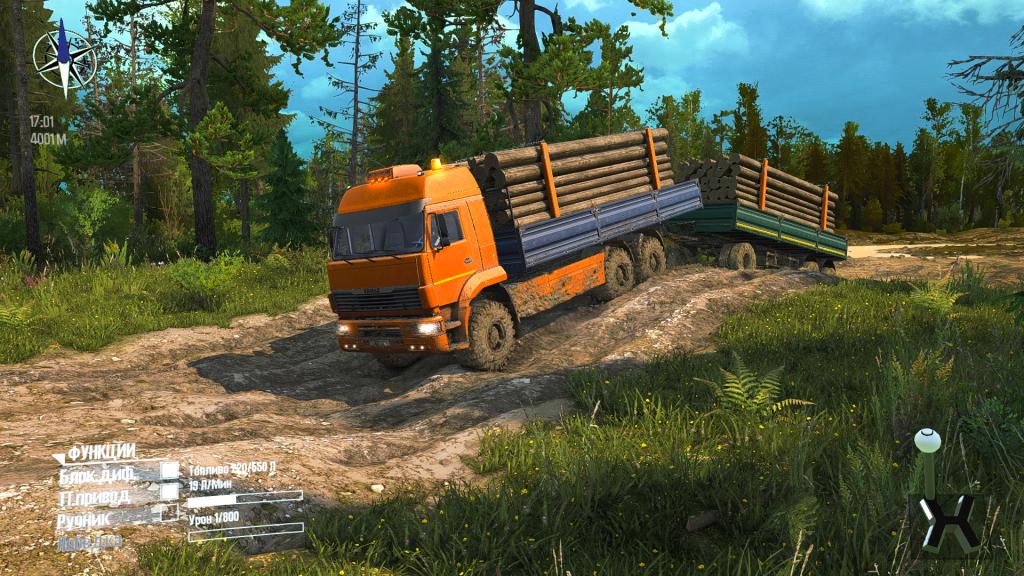Select the winch (Лебёдка) function

(x=88, y=543)
